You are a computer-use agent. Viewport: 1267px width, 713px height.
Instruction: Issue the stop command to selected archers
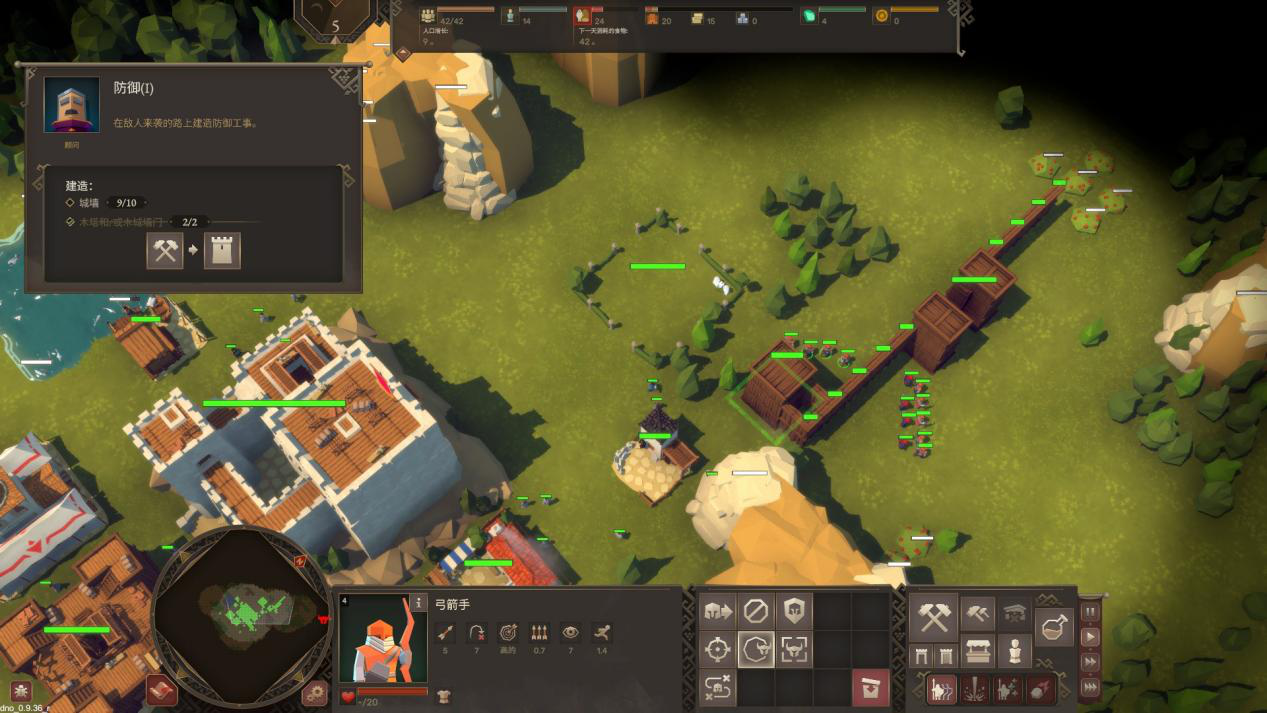[x=756, y=611]
